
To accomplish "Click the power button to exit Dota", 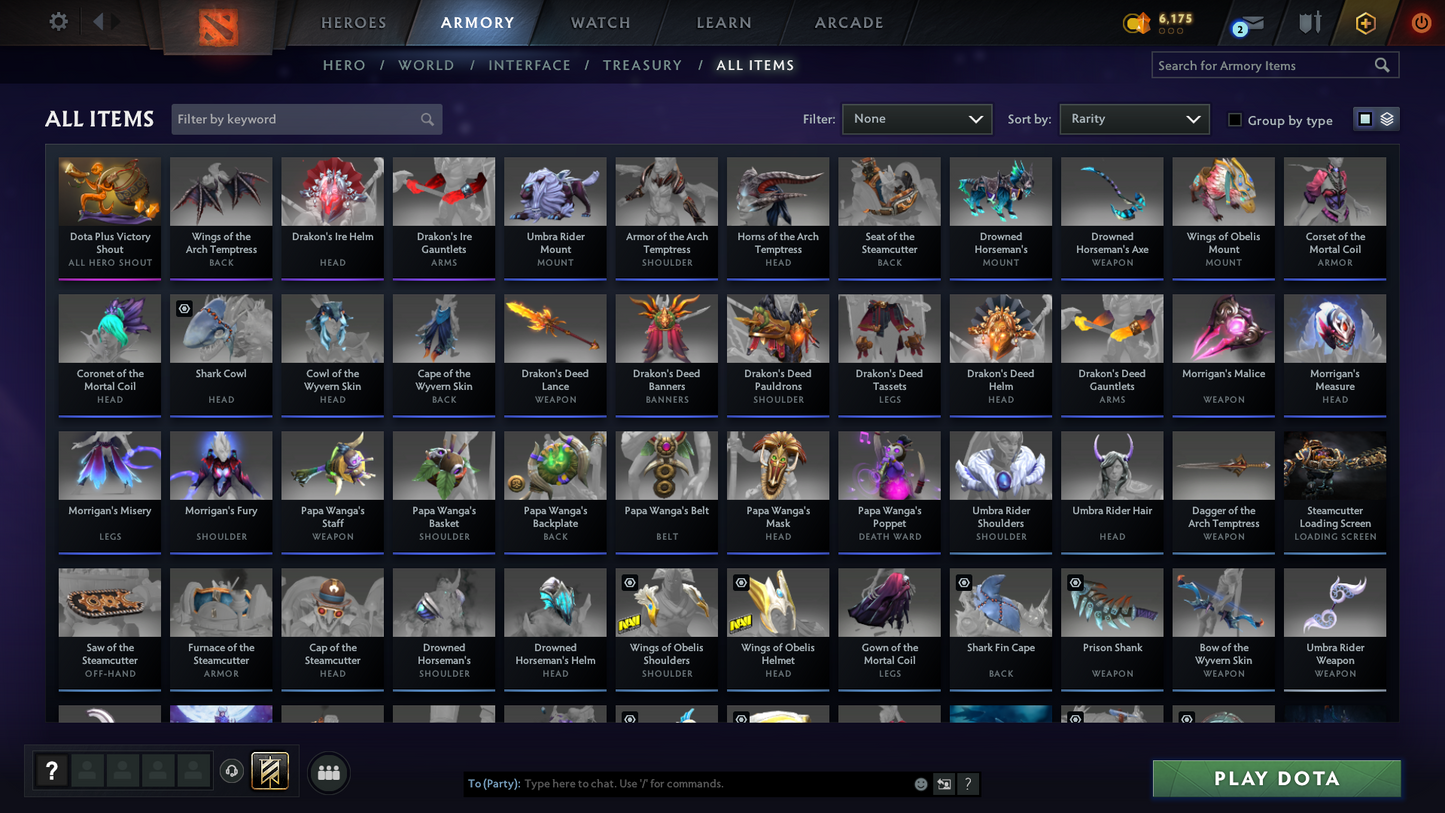I will (1421, 22).
